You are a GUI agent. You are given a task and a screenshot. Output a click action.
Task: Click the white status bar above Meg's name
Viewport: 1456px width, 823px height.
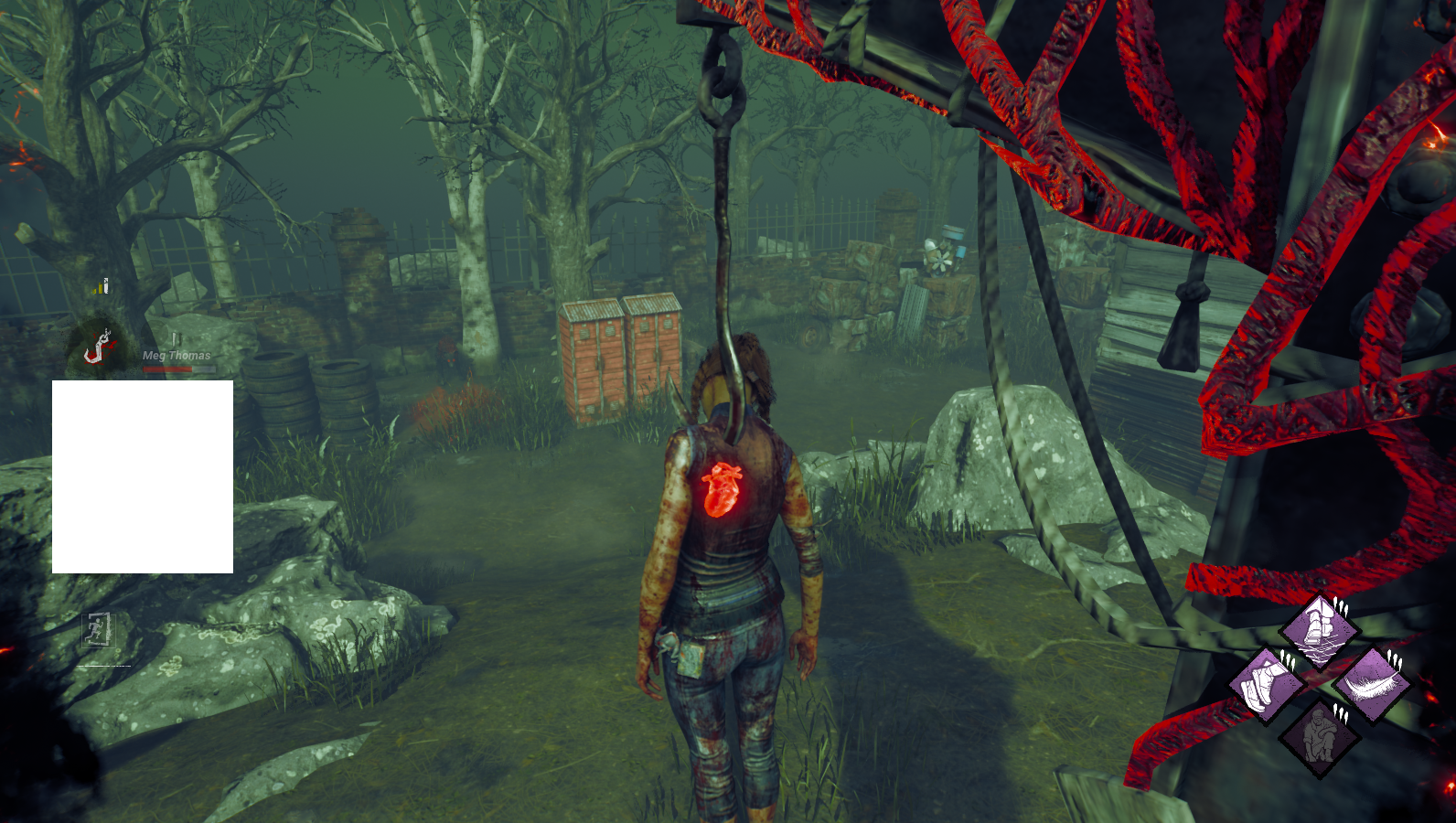pyautogui.click(x=177, y=339)
